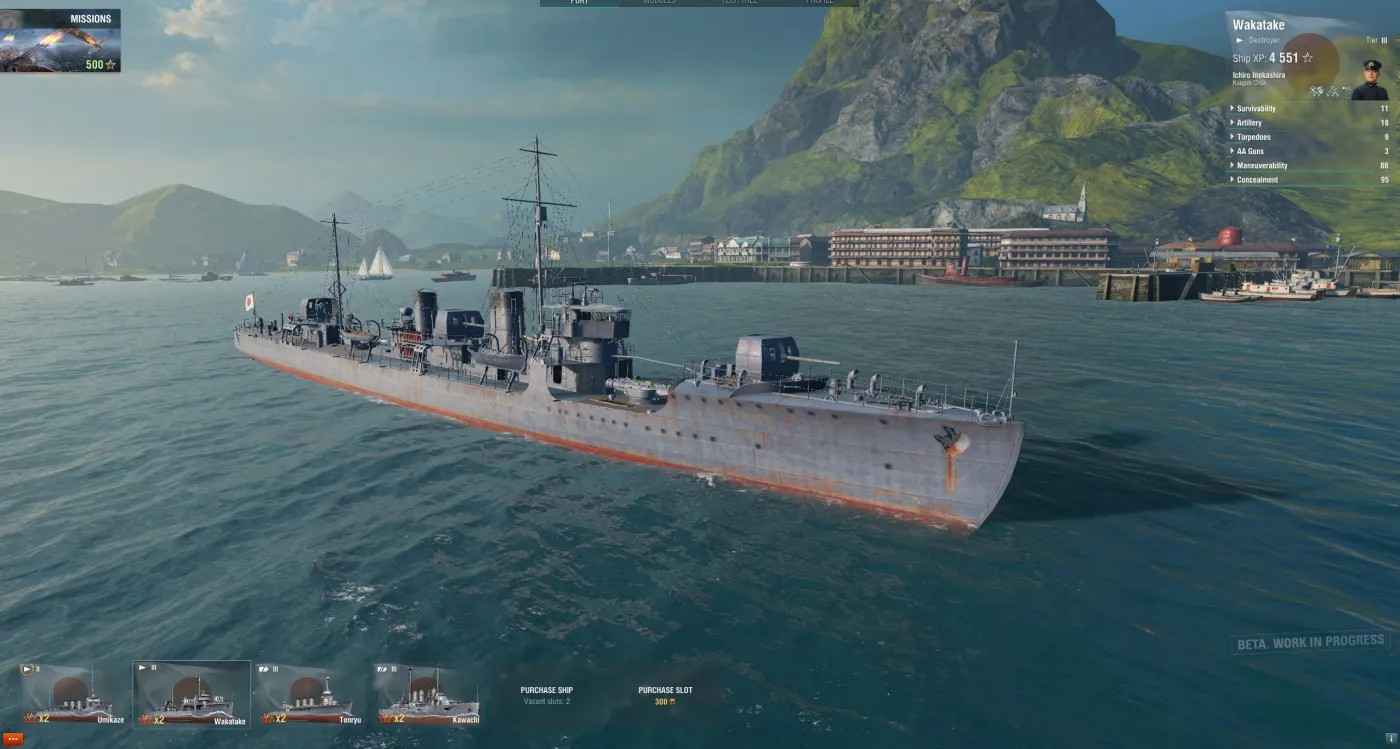The image size is (1400, 749).
Task: Select the Tenryu ship in the carousel
Action: coord(312,695)
